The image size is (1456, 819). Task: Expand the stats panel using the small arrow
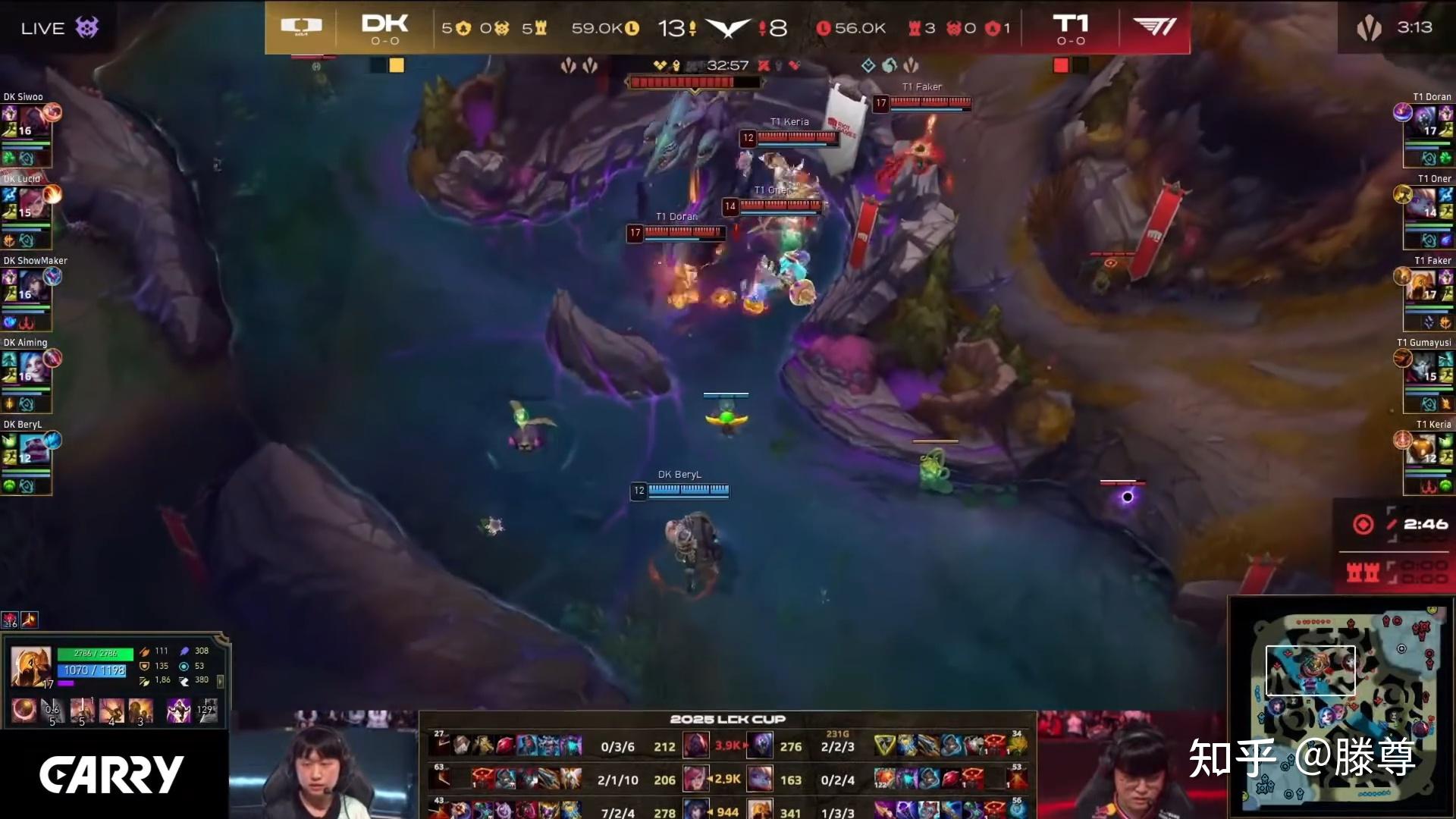click(220, 683)
